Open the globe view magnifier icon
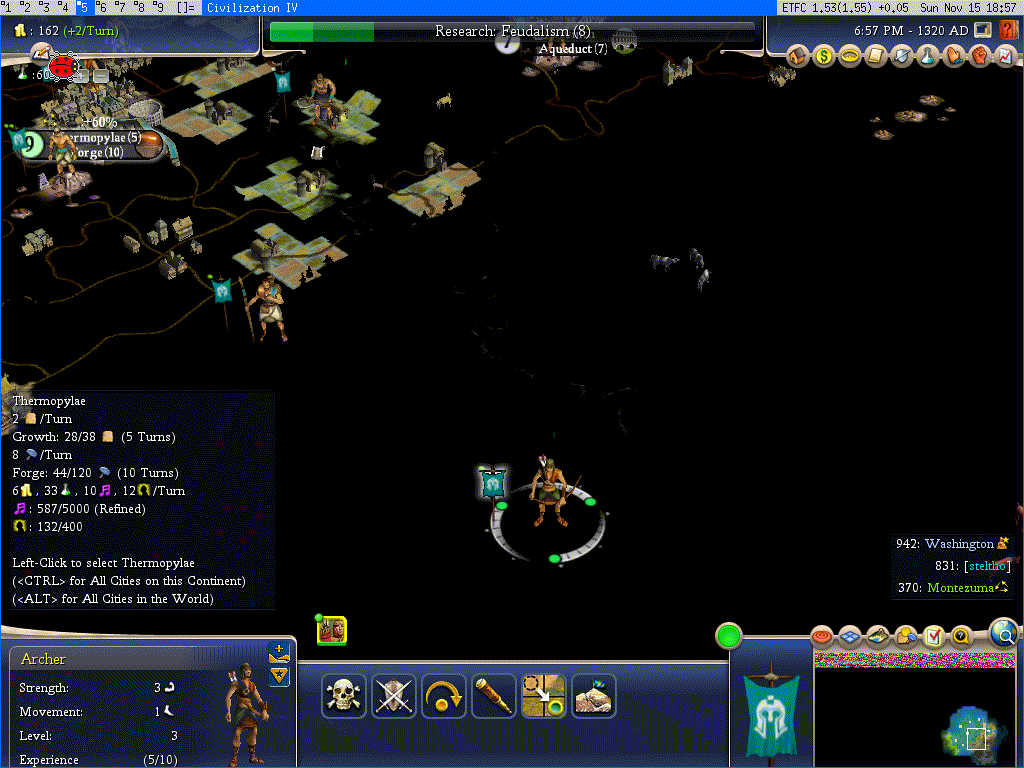This screenshot has width=1024, height=768. tap(1004, 632)
